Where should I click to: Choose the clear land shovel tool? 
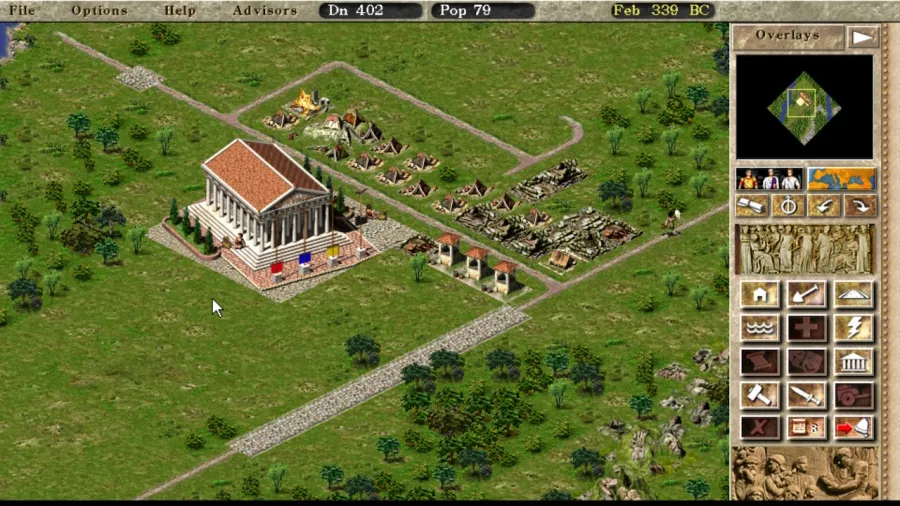[806, 294]
